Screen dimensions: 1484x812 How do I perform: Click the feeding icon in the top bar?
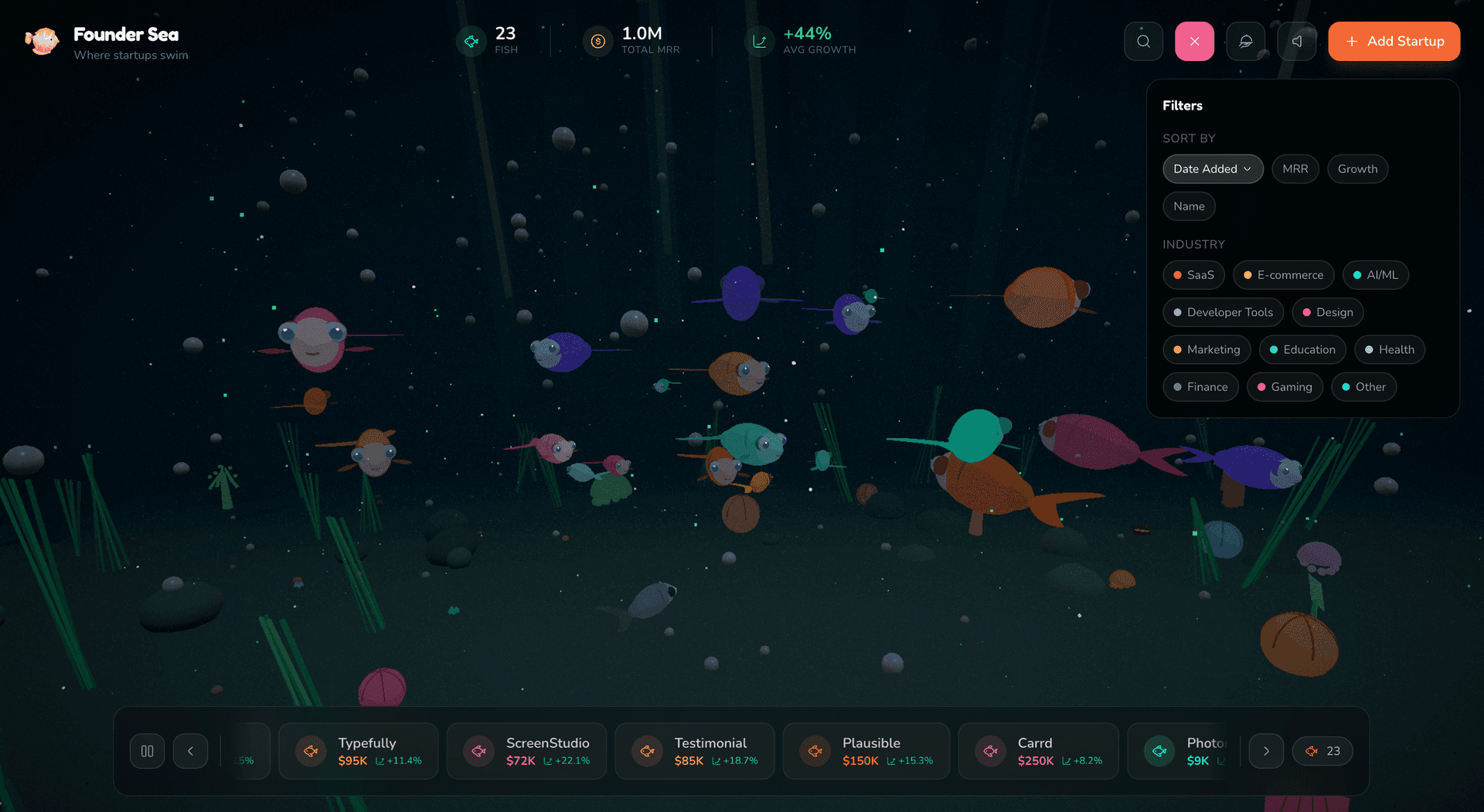(1246, 41)
